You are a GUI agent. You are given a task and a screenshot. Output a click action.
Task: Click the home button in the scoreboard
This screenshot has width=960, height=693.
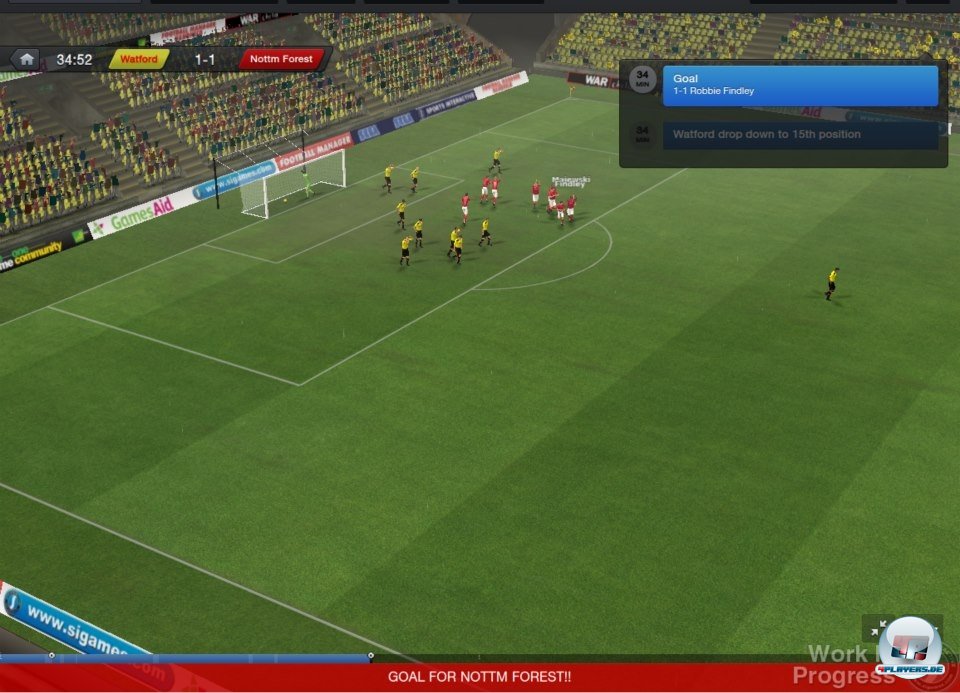[x=27, y=59]
